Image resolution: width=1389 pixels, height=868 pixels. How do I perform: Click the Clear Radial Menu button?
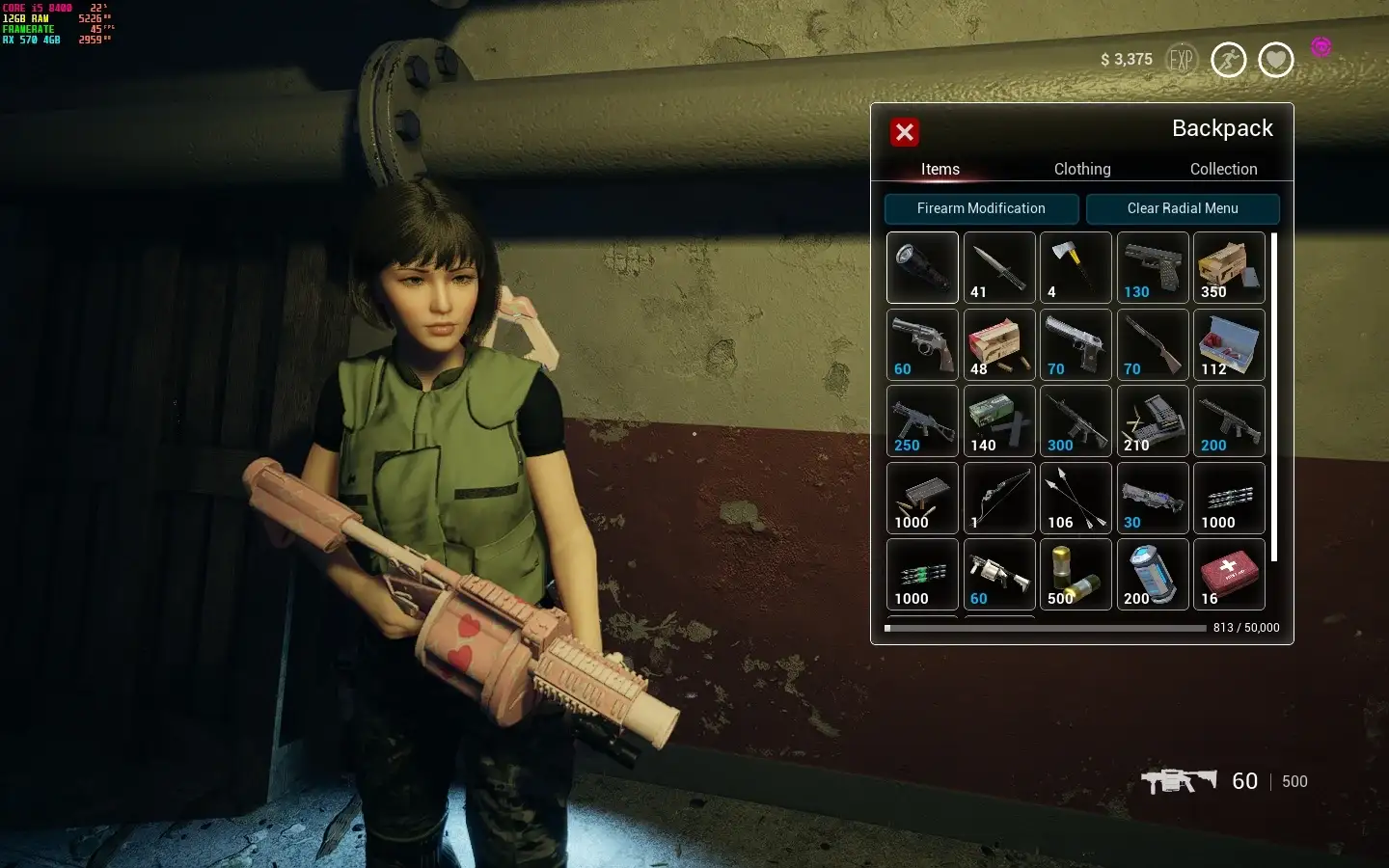[x=1183, y=208]
